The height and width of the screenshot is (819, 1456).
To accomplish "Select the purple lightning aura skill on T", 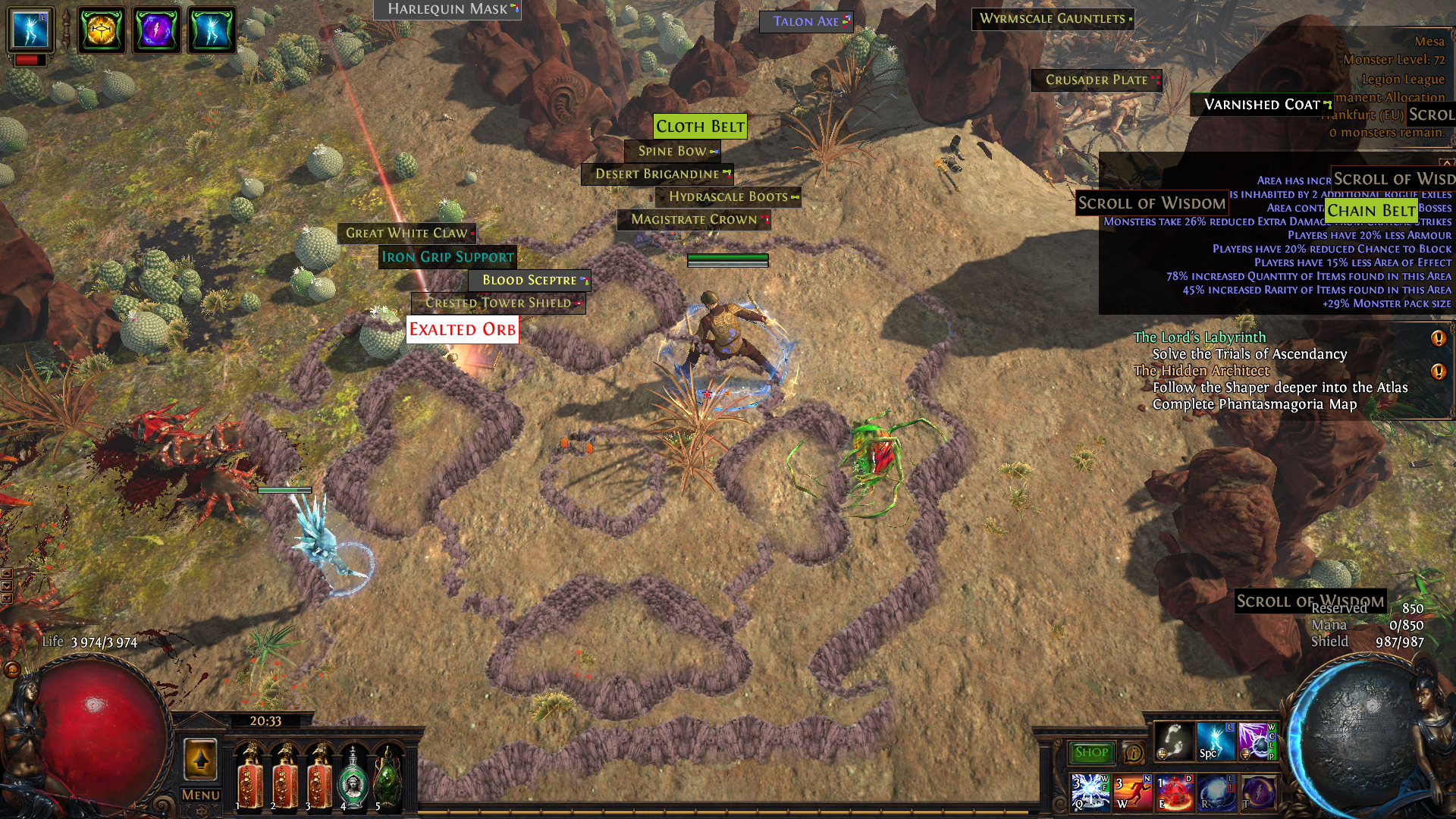I will 1257,791.
